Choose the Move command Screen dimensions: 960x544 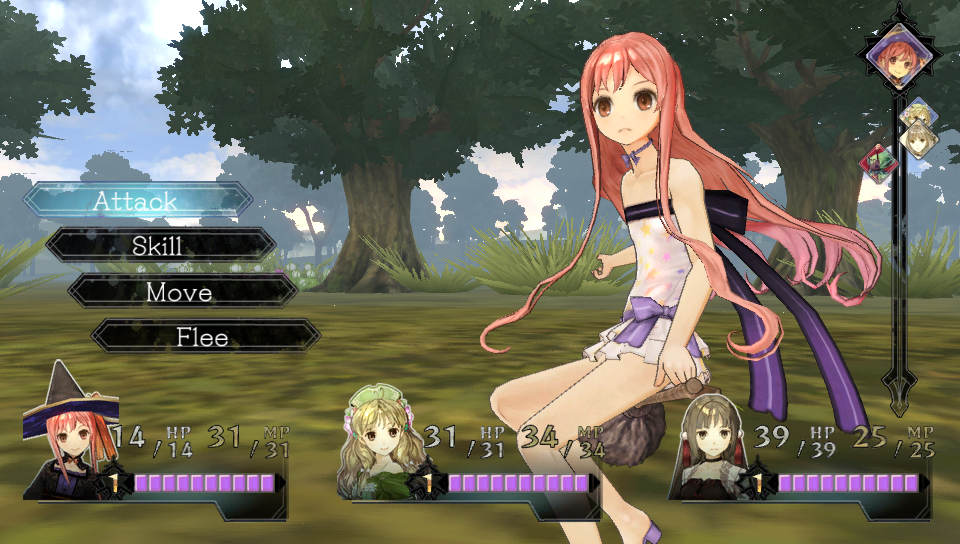181,292
